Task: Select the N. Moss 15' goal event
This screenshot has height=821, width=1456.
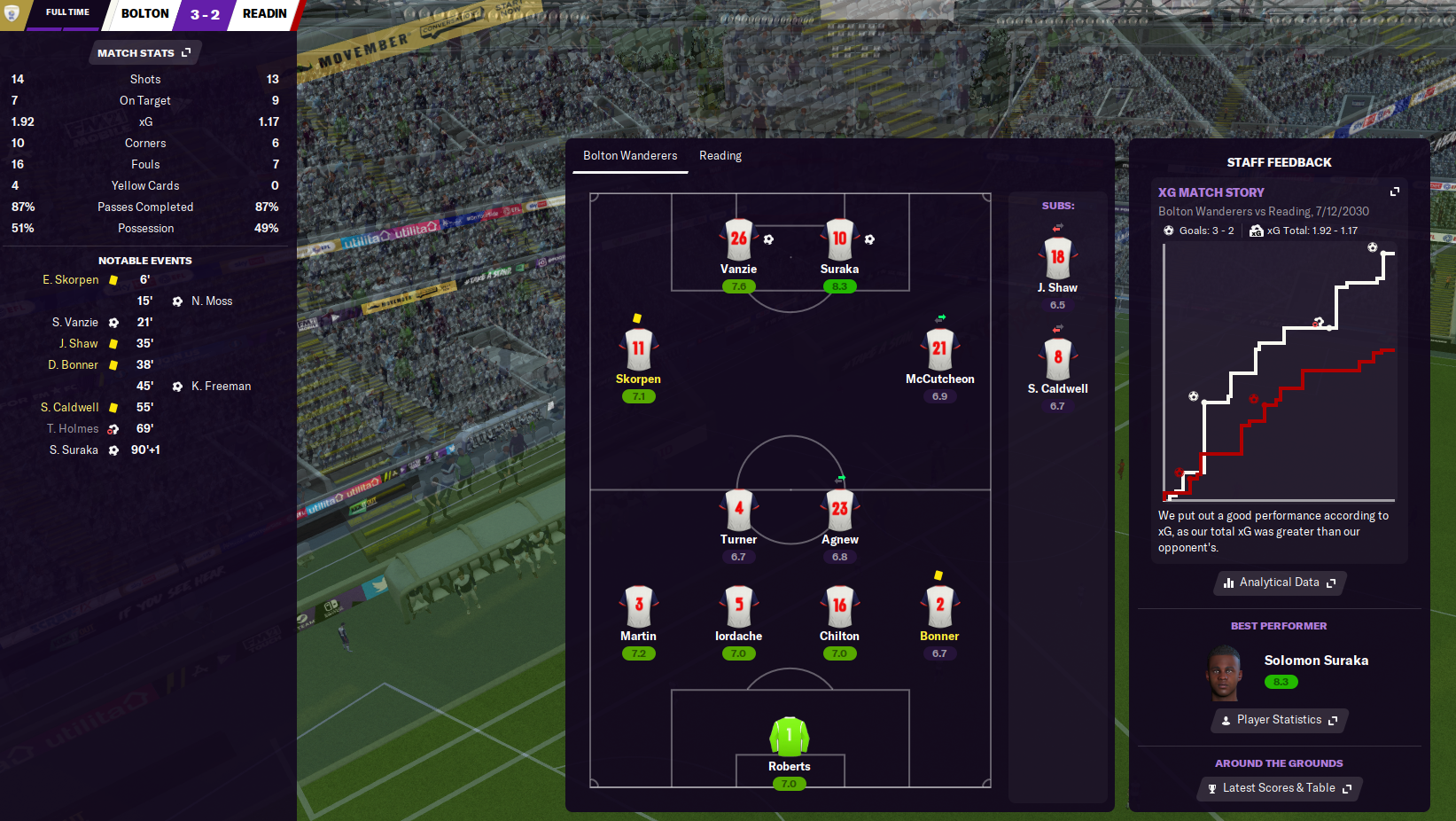Action: [212, 301]
